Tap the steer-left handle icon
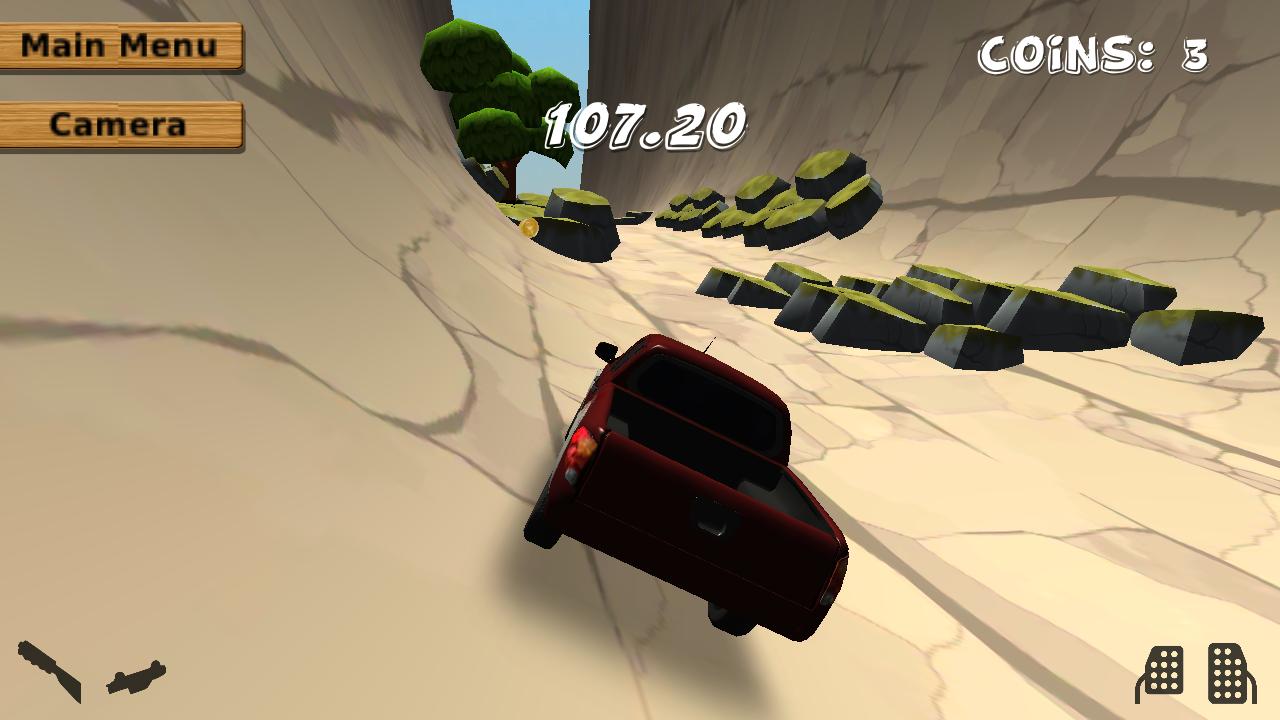The width and height of the screenshot is (1280, 720). click(49, 671)
